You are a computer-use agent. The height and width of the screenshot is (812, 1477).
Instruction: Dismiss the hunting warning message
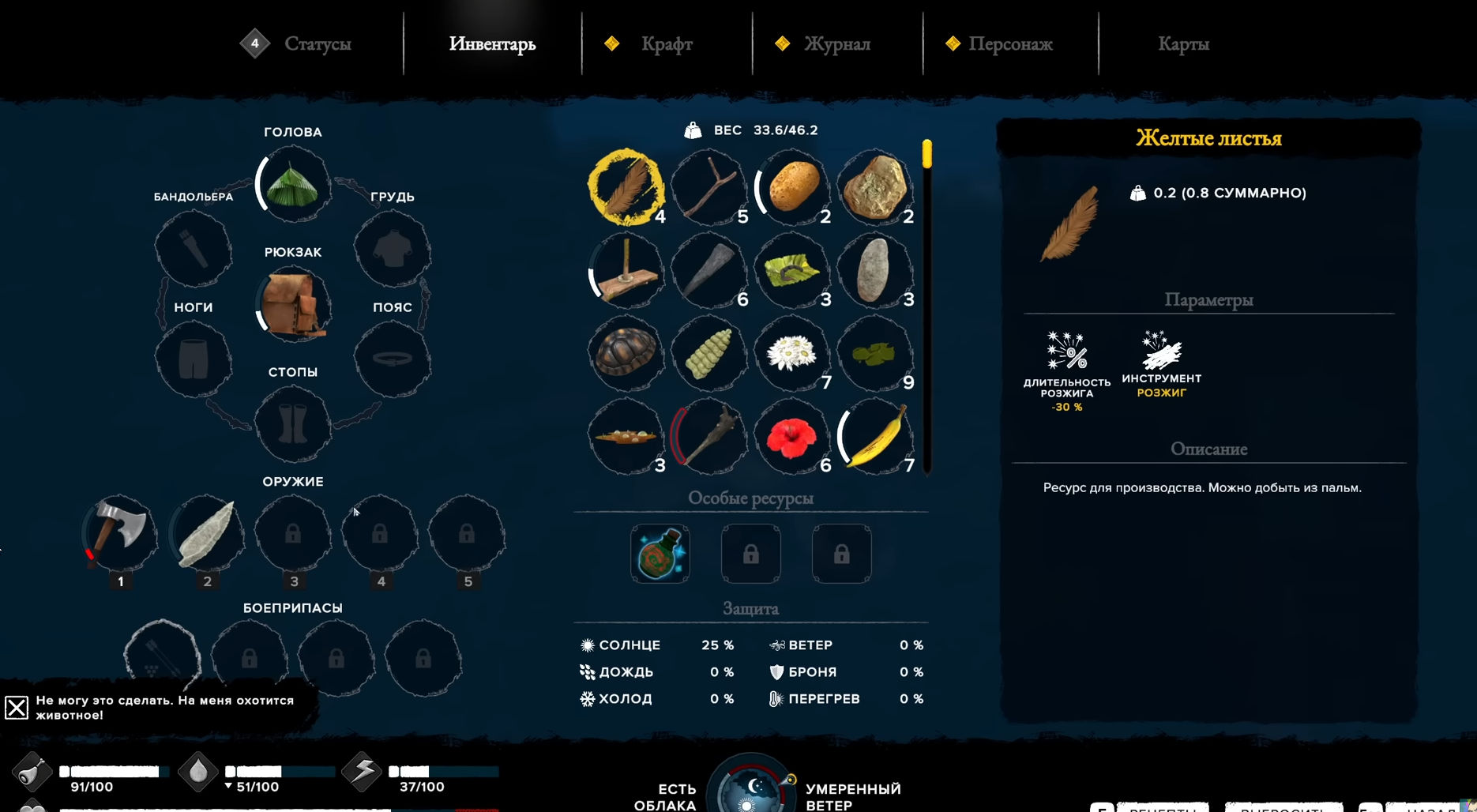[17, 707]
